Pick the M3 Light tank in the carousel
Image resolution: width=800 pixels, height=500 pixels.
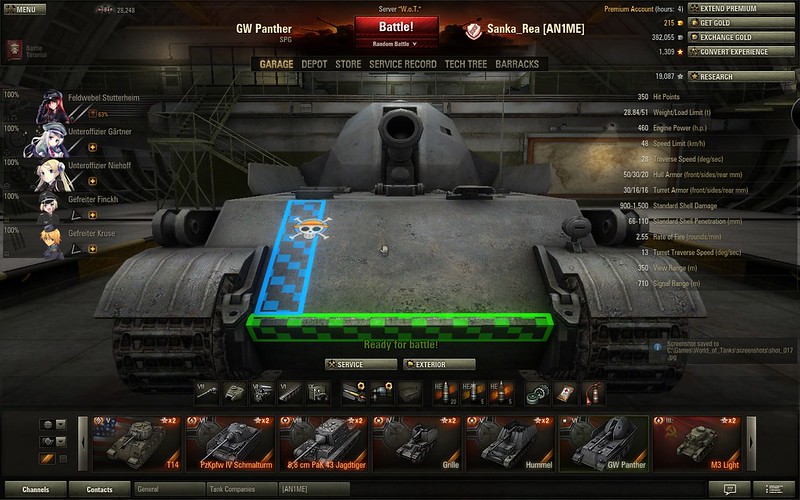tap(694, 442)
